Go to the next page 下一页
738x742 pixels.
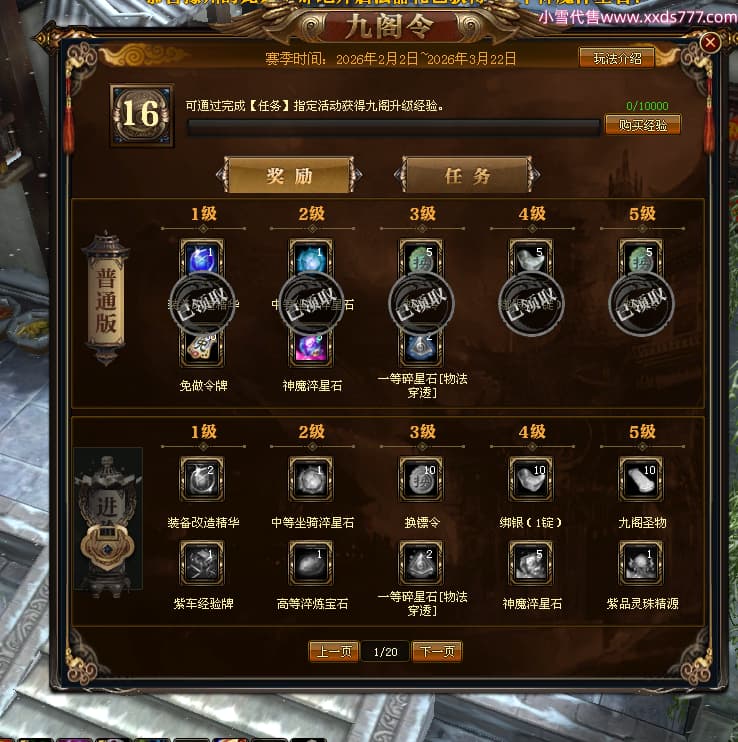(437, 652)
